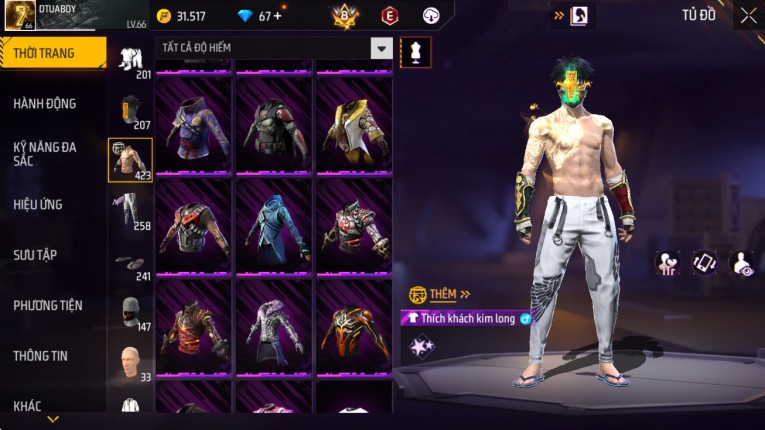765x430 pixels.
Task: Expand the Tất Cả Độ Hiếm rarity dropdown
Action: pos(381,48)
